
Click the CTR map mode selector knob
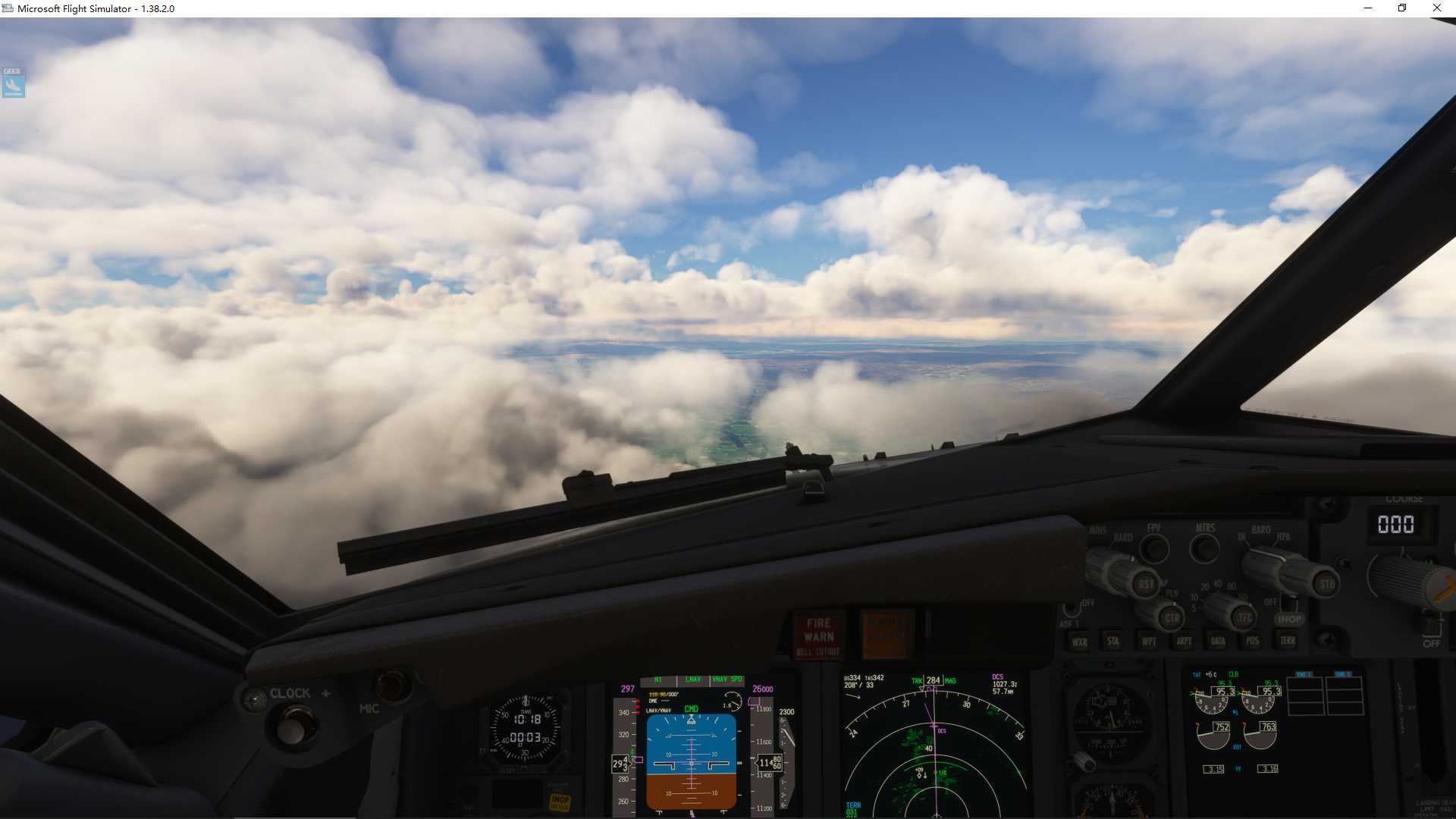[x=1172, y=617]
